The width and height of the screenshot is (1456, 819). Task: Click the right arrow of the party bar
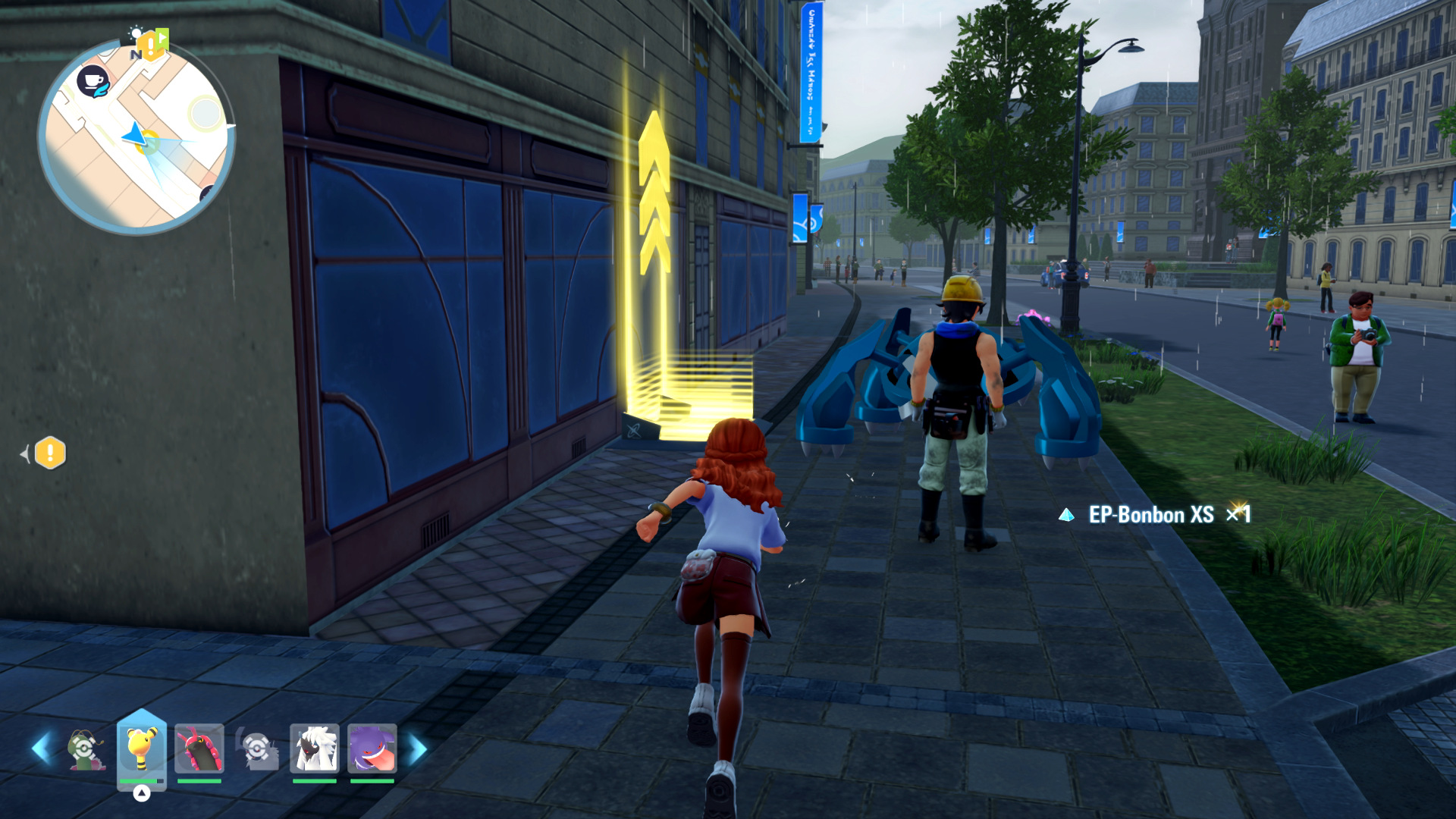tap(418, 748)
